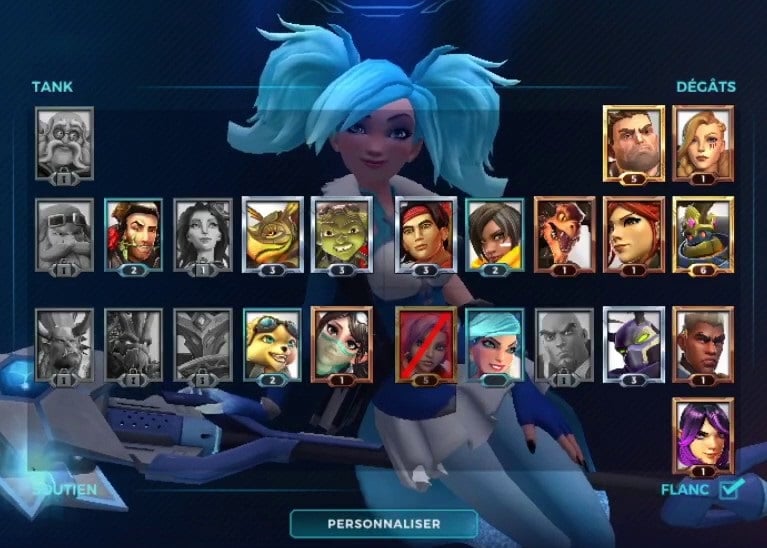Choose the stubbled man portrait at level 5
Viewport: 767px width, 548px height.
point(633,140)
